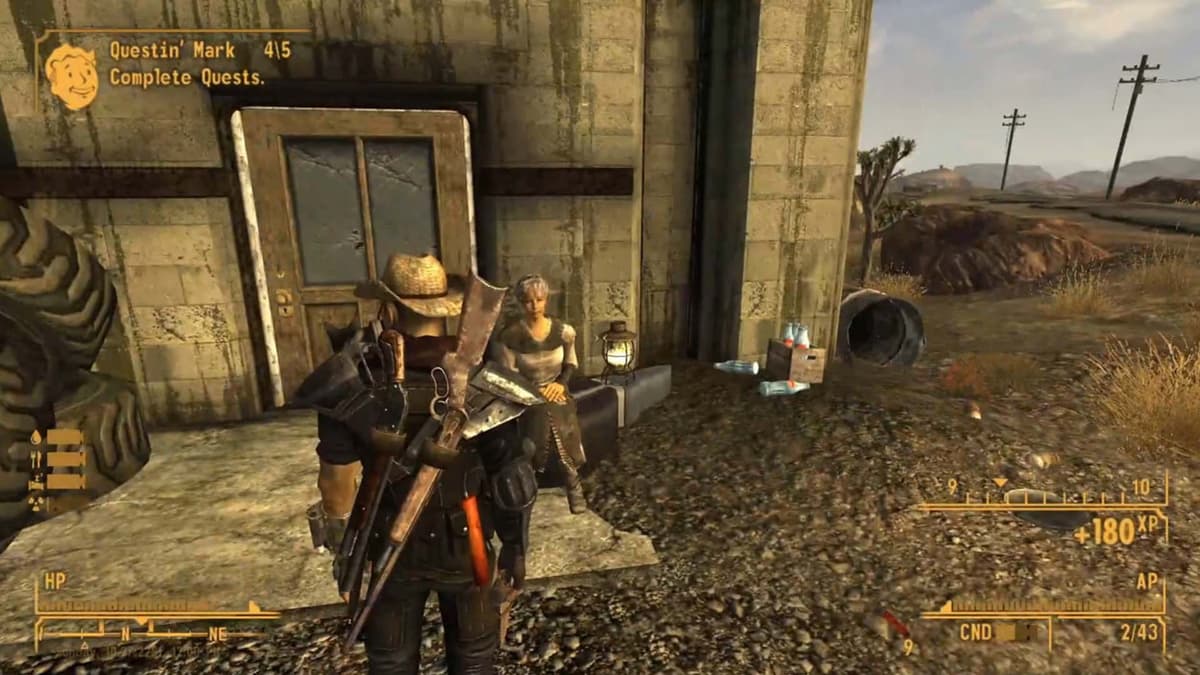Click the Vault Boy challenge icon

tap(71, 76)
